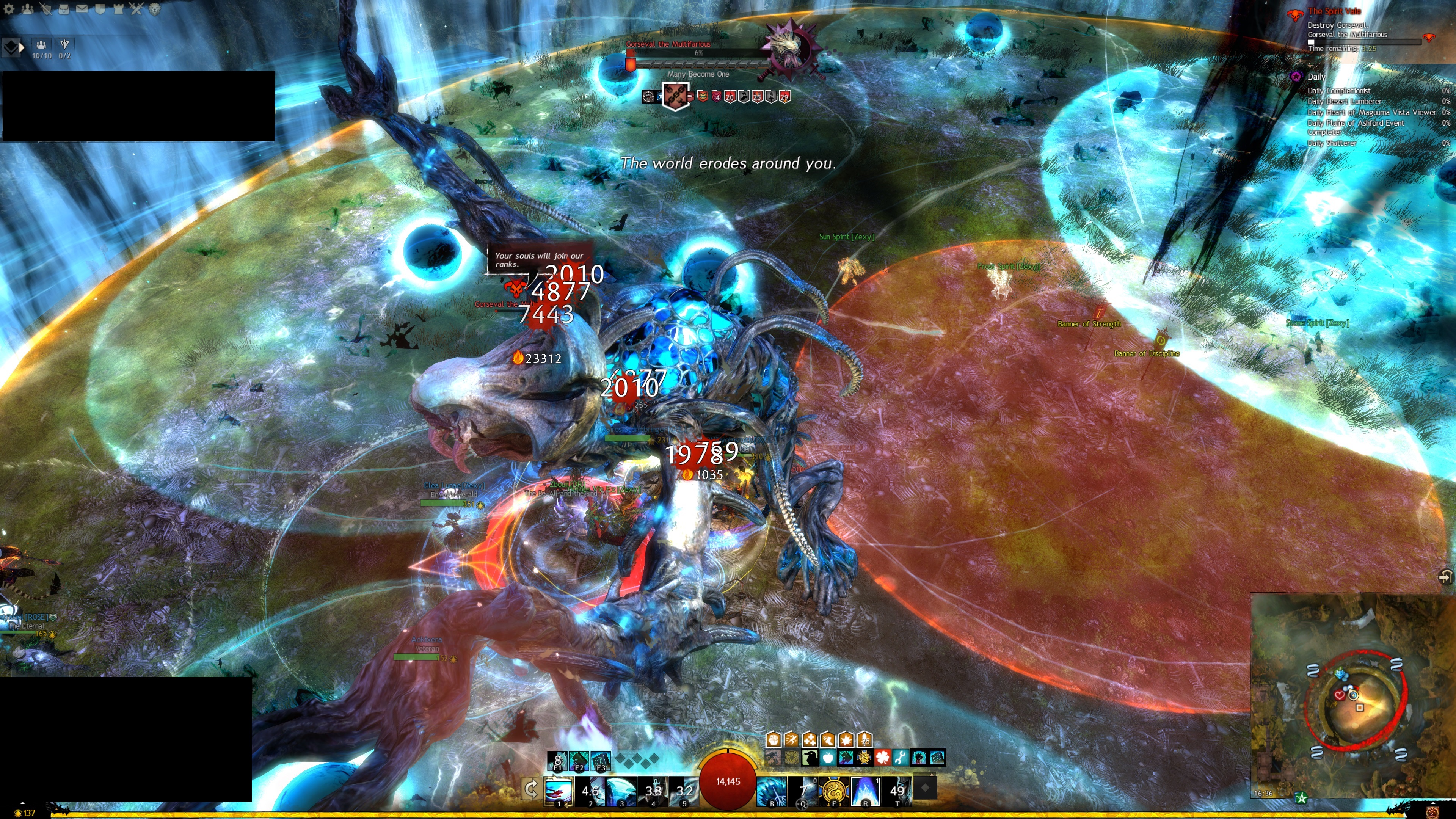Use the weapon skill in slot 3
Image resolution: width=1456 pixels, height=819 pixels.
(x=621, y=790)
